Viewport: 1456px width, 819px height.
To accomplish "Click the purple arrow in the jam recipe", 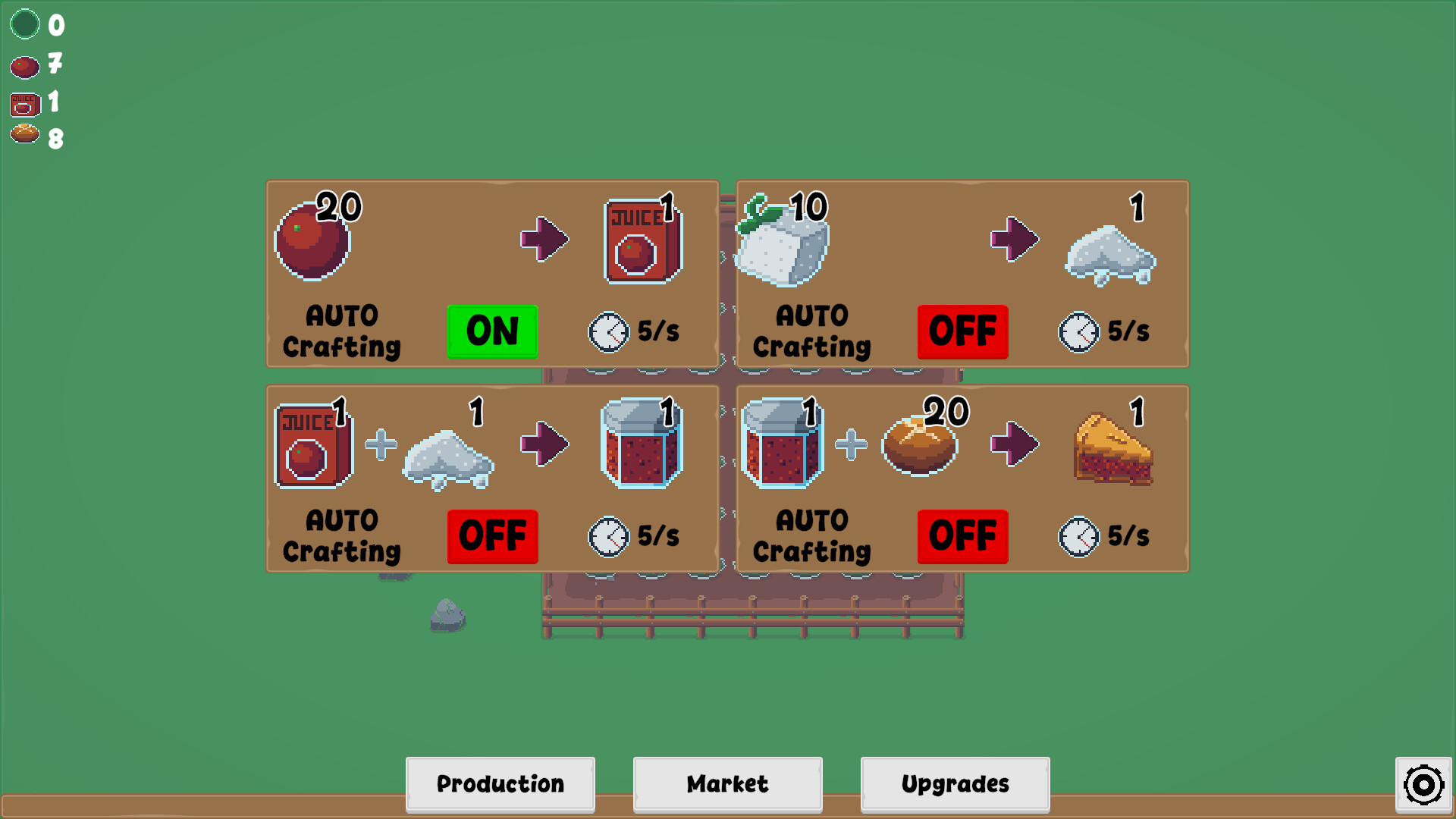I will [x=544, y=446].
